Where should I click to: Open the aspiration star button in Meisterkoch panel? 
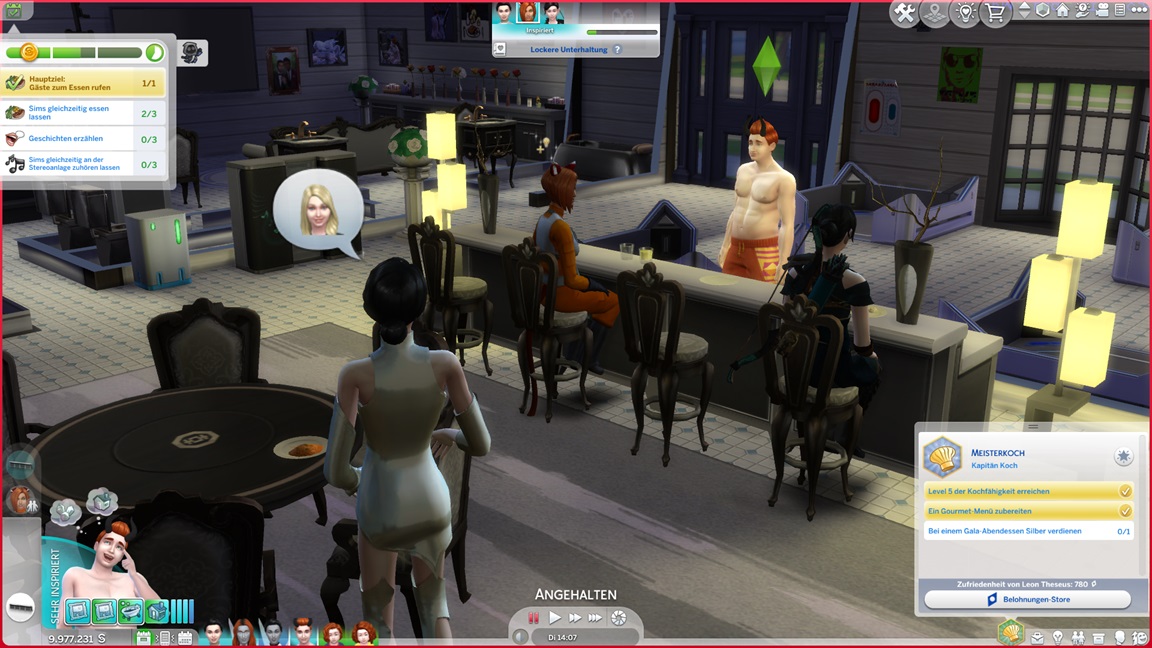pos(1124,457)
